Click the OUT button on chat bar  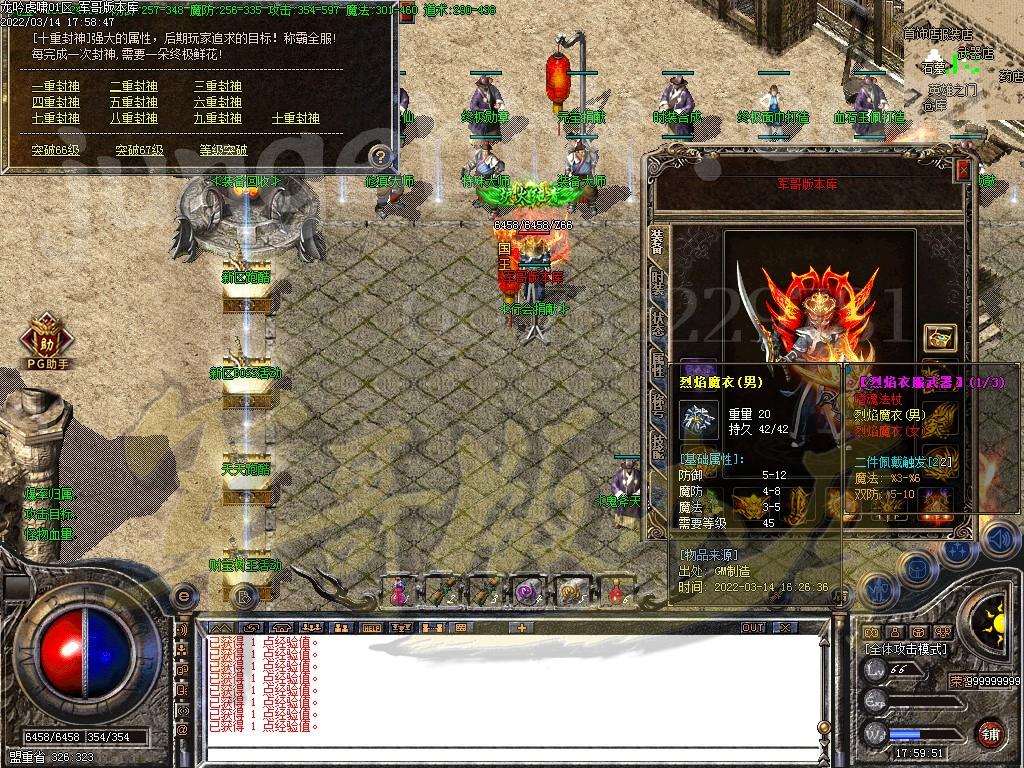point(753,627)
